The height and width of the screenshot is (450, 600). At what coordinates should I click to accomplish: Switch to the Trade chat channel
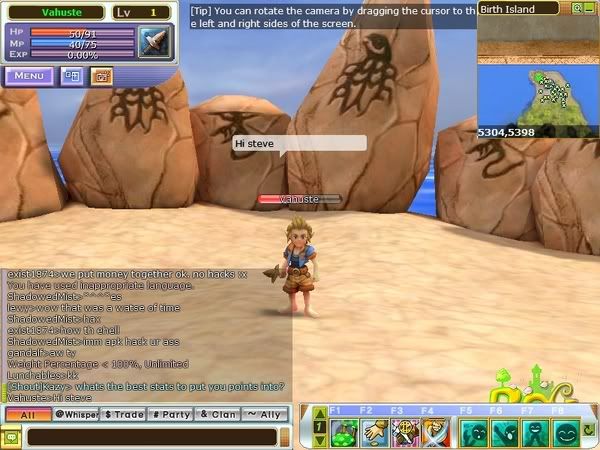(123, 414)
